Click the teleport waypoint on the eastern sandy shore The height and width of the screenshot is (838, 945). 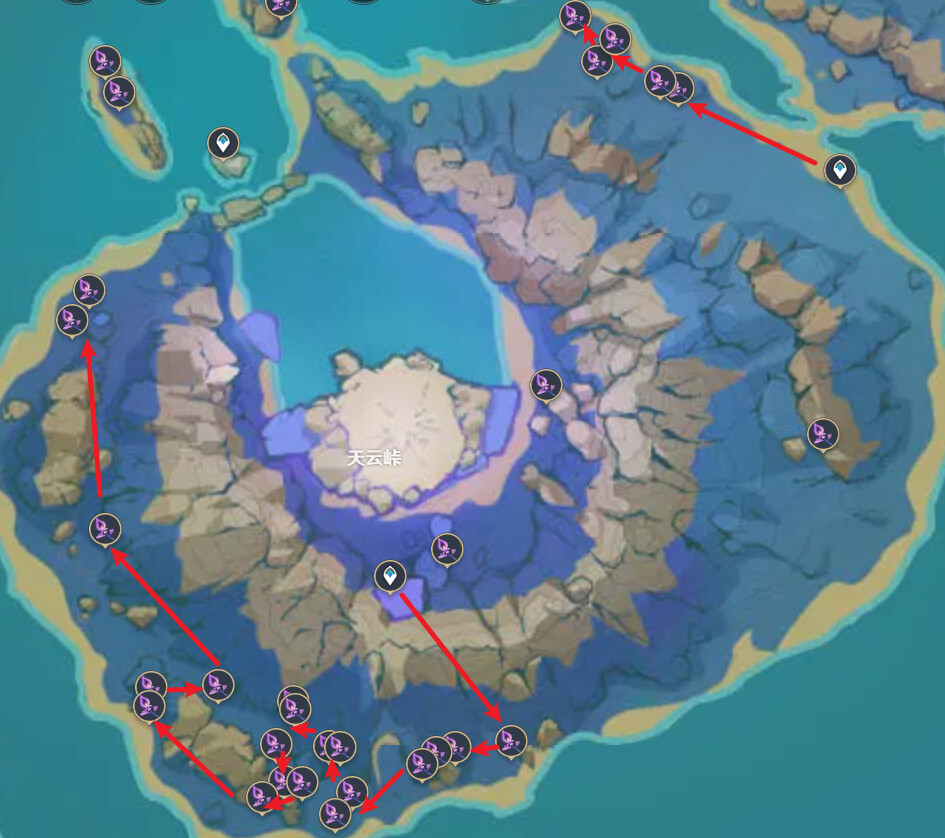click(x=840, y=170)
